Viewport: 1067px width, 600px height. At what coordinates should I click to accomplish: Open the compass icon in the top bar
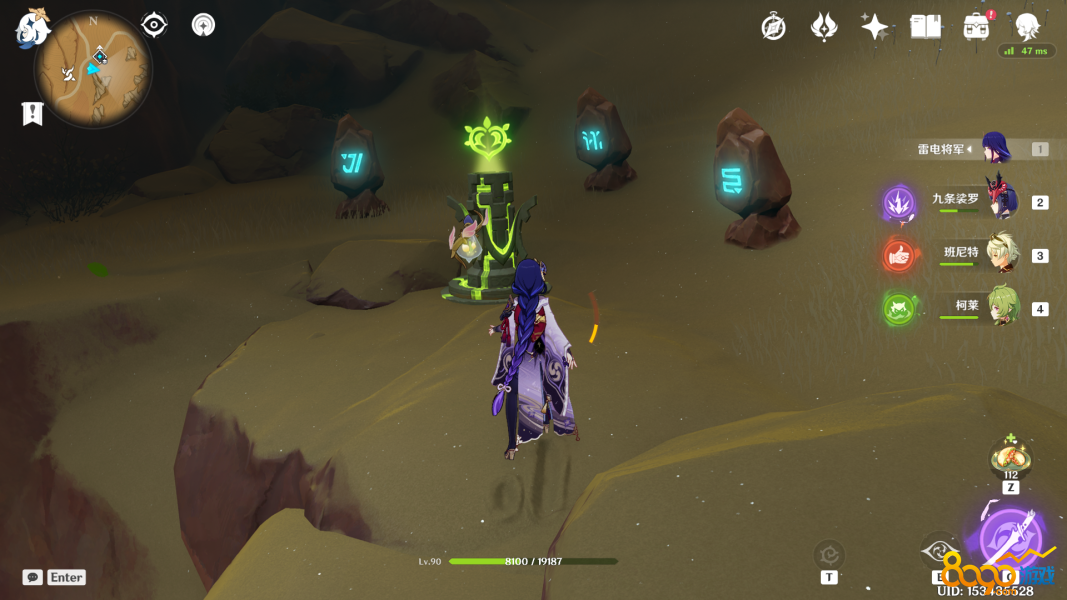tap(773, 27)
